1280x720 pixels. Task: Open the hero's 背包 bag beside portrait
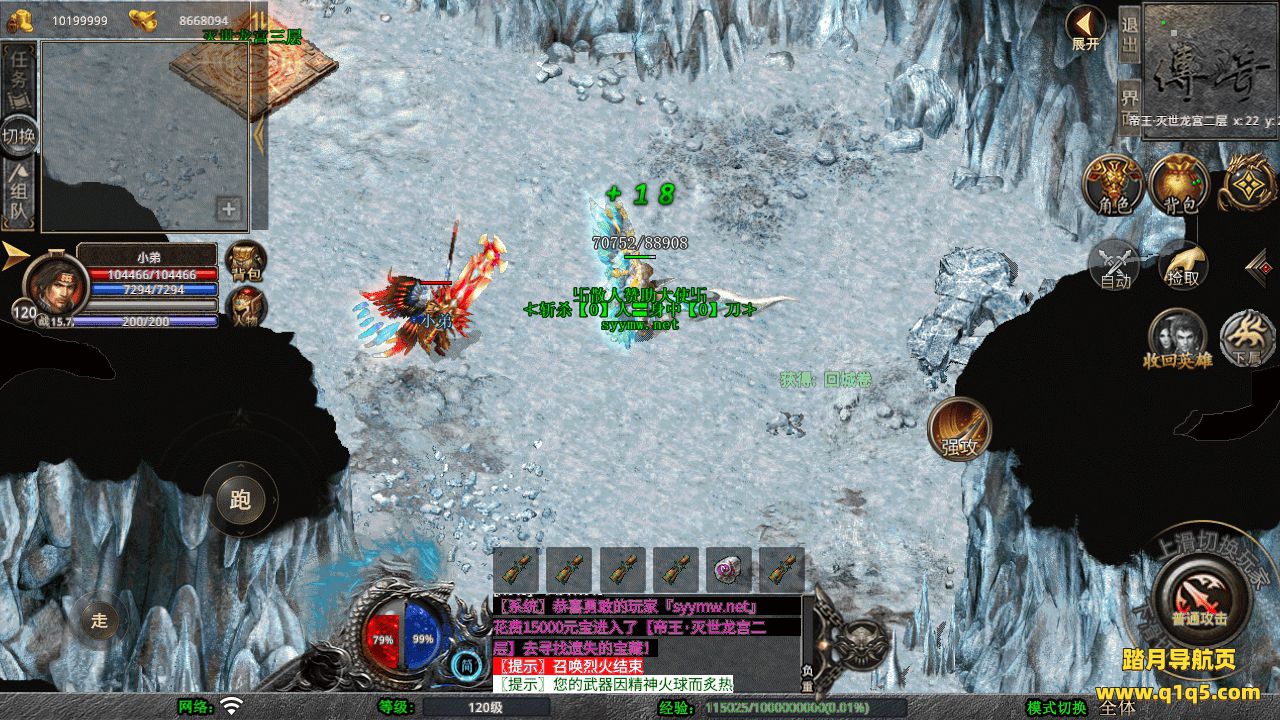pyautogui.click(x=245, y=262)
